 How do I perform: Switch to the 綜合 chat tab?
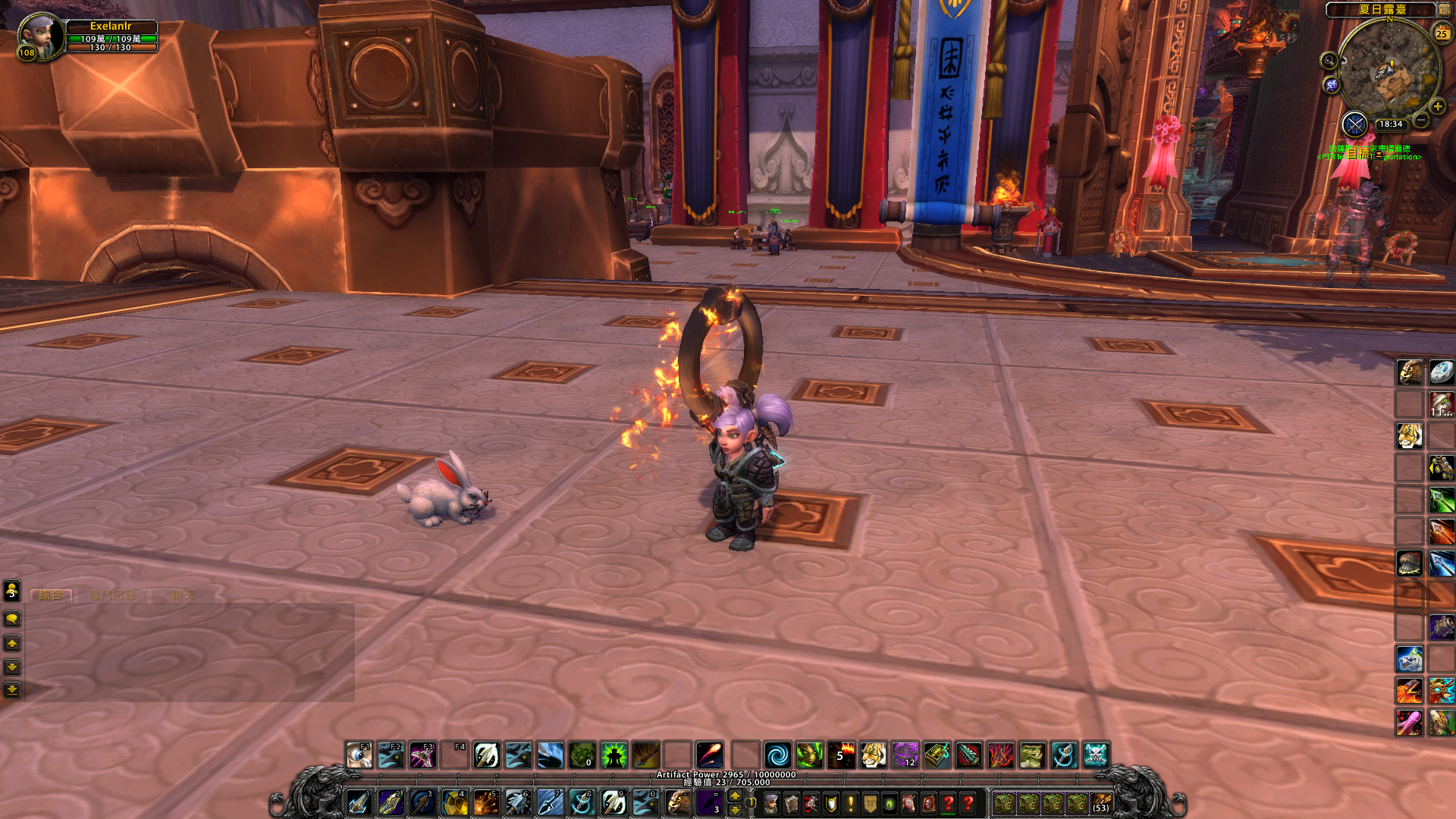51,595
